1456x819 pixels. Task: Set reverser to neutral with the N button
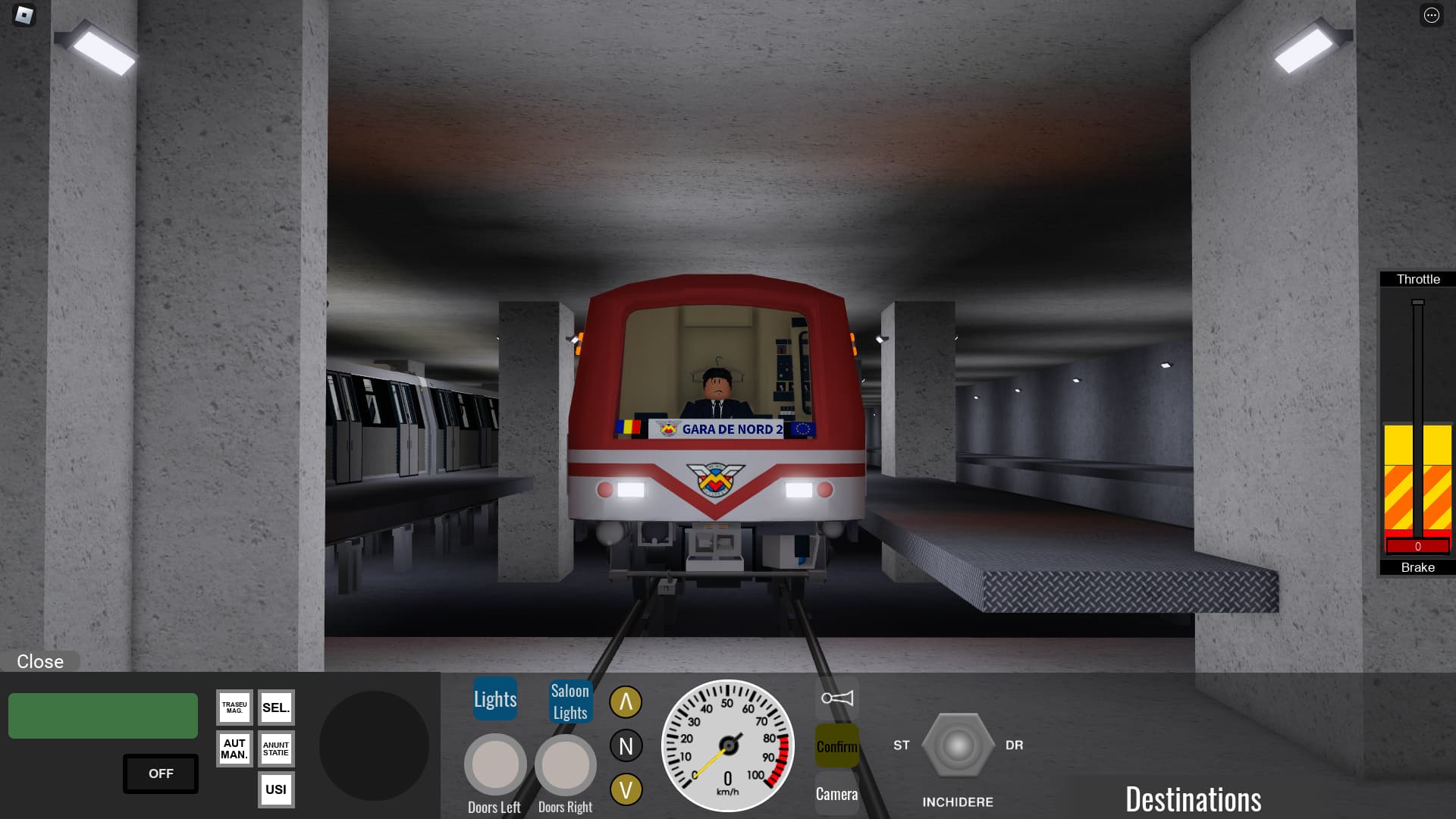(x=626, y=745)
